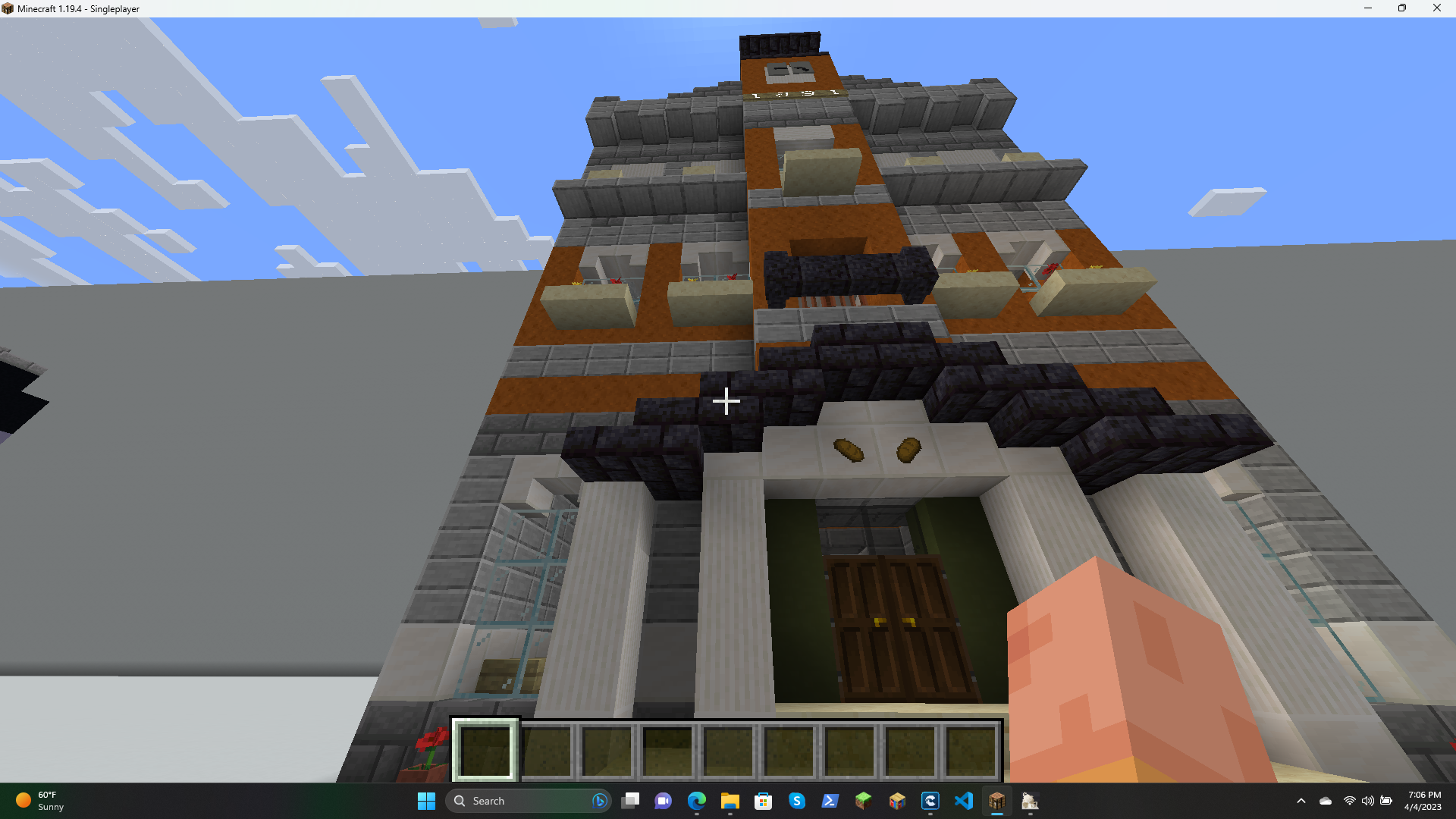
Task: Open Microsoft Edge from the taskbar
Action: point(698,802)
